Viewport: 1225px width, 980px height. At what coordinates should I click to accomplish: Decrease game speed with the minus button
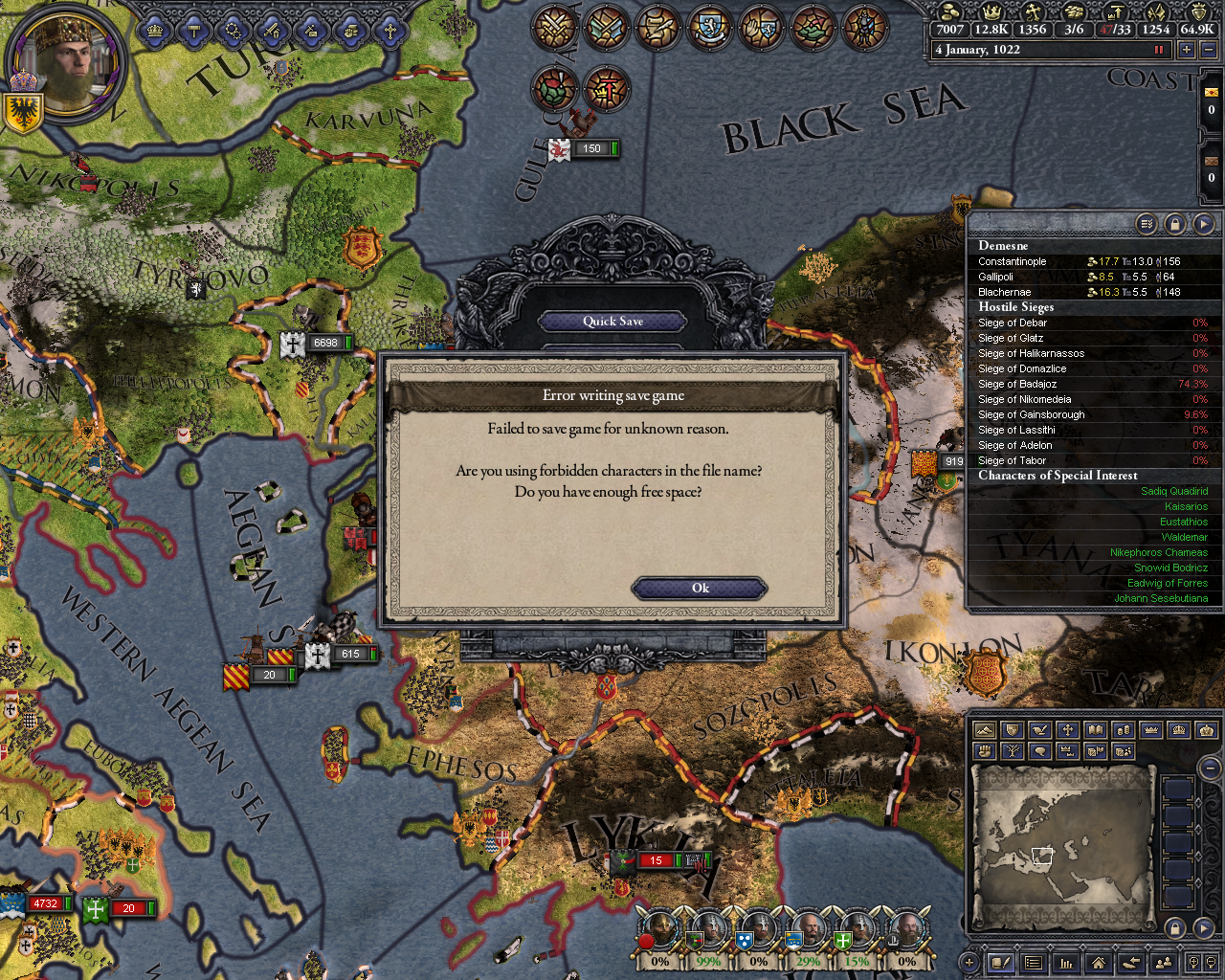click(1208, 50)
